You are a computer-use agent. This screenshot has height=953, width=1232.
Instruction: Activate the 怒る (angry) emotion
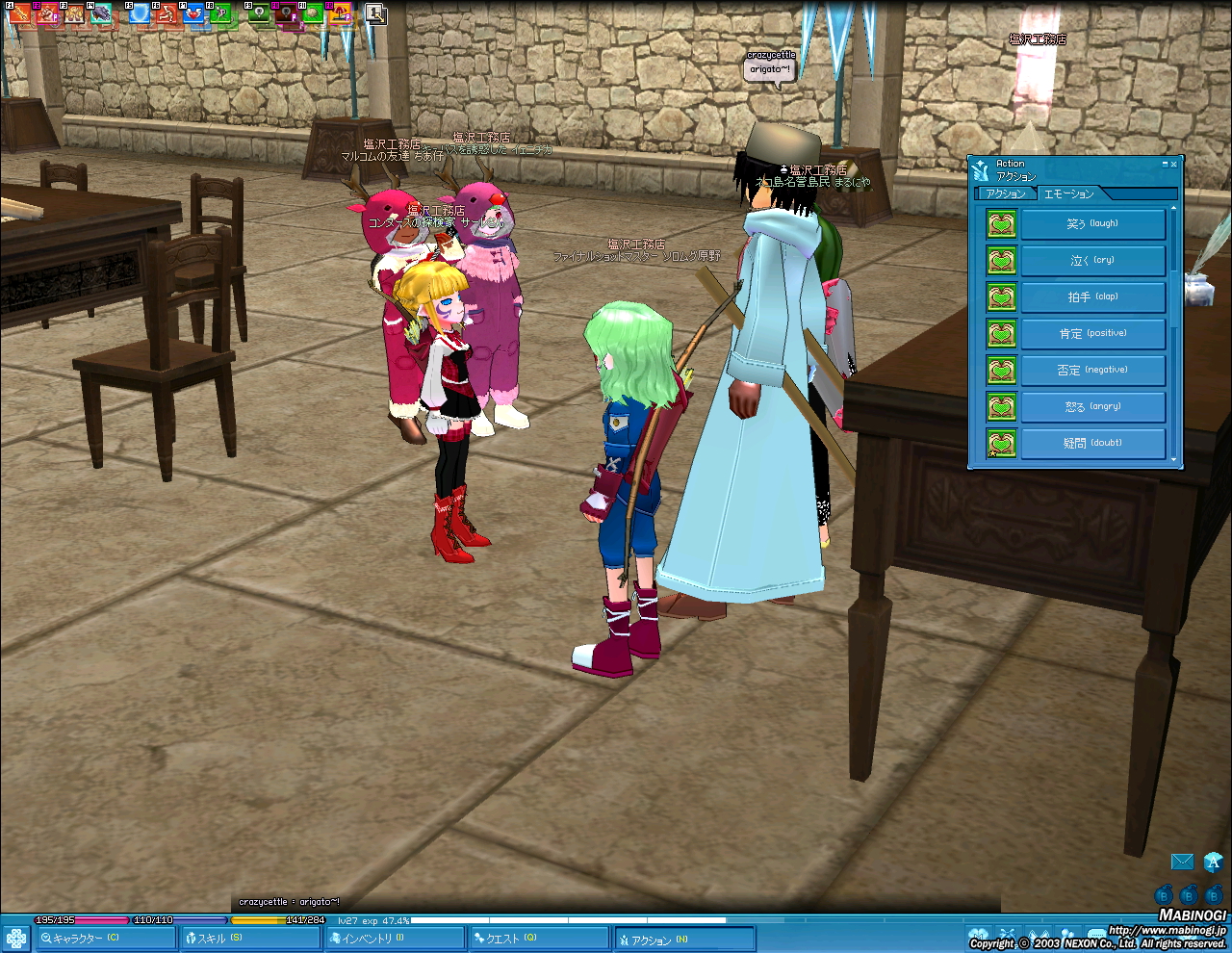tap(1092, 406)
